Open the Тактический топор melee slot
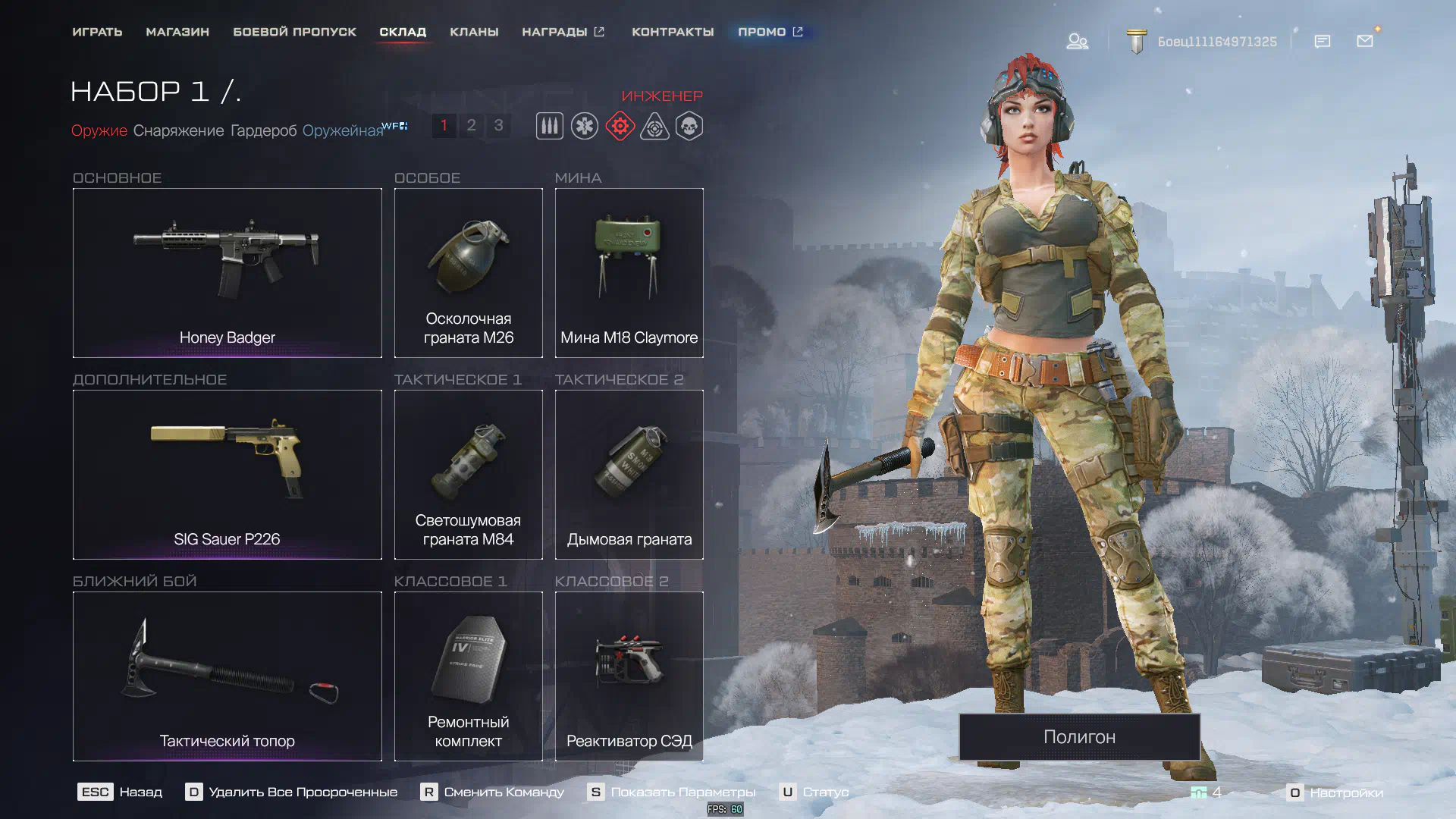Screen dimensions: 1456x819 coord(227,676)
